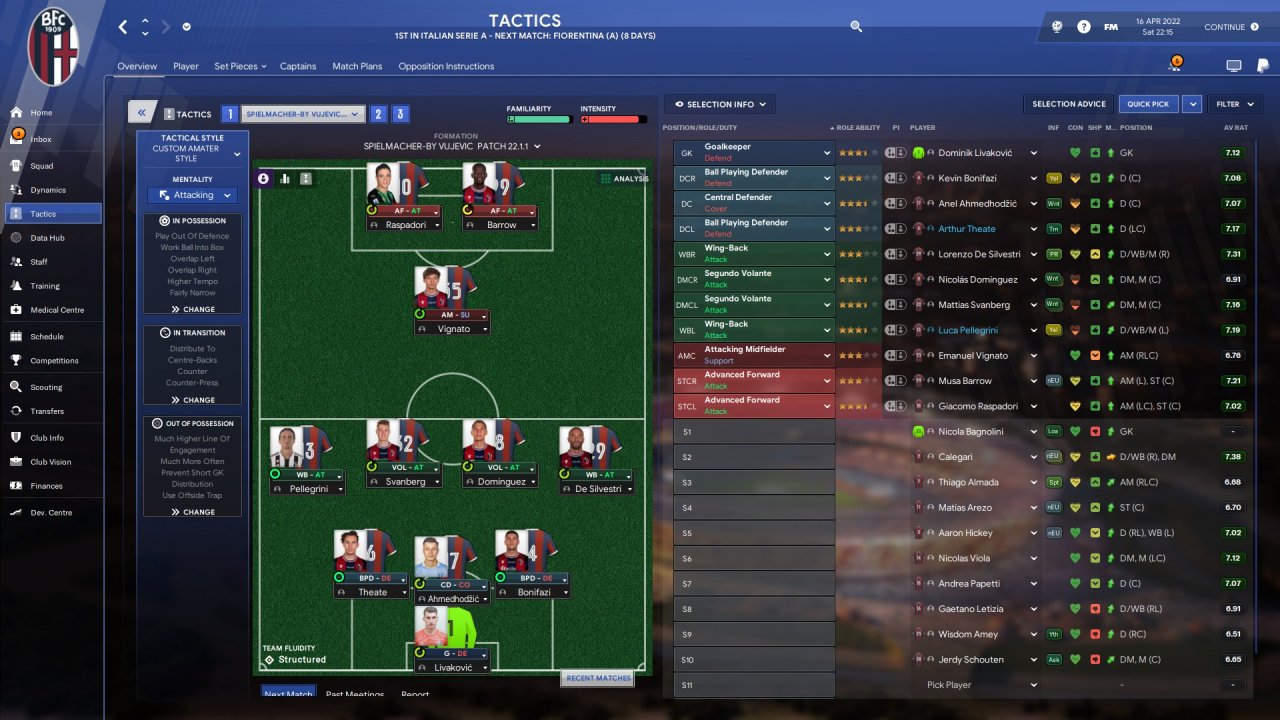
Task: Select Vignato on the tactics pitch
Action: click(453, 329)
